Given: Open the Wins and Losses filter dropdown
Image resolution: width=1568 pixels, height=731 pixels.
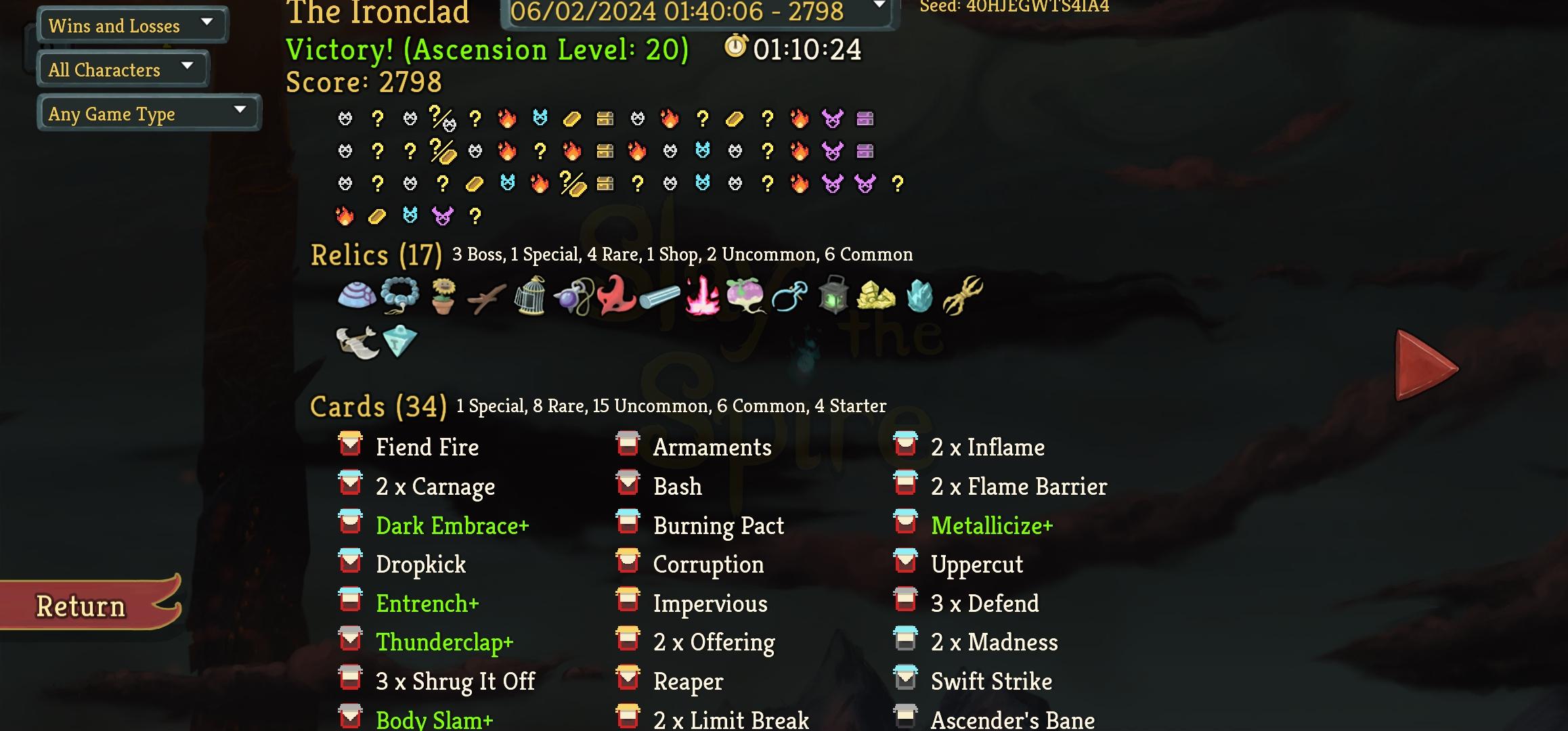Looking at the screenshot, I should pos(132,24).
